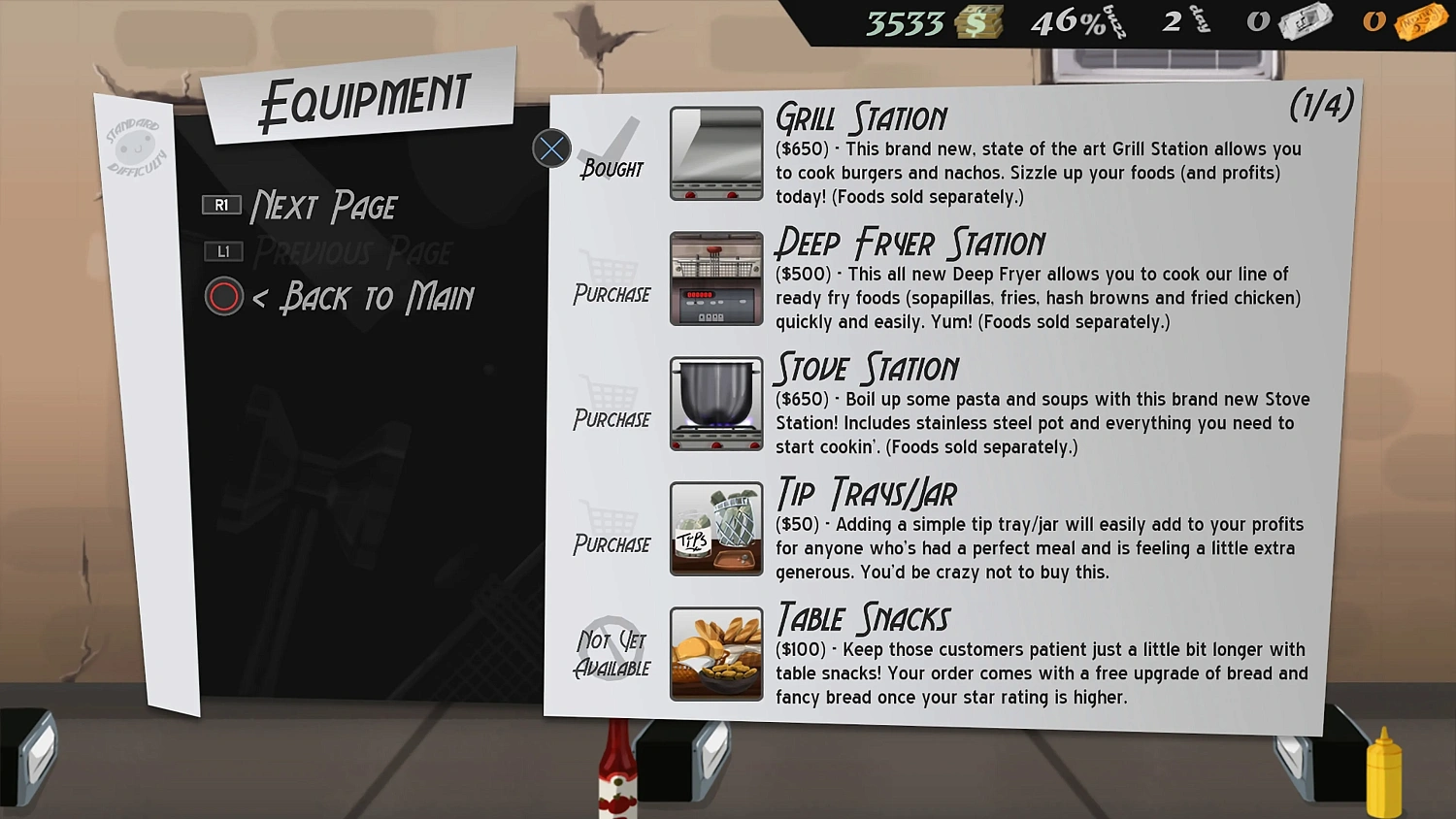Viewport: 1456px width, 819px height.
Task: Click the Grill Station equipment thumbnail
Action: click(715, 152)
